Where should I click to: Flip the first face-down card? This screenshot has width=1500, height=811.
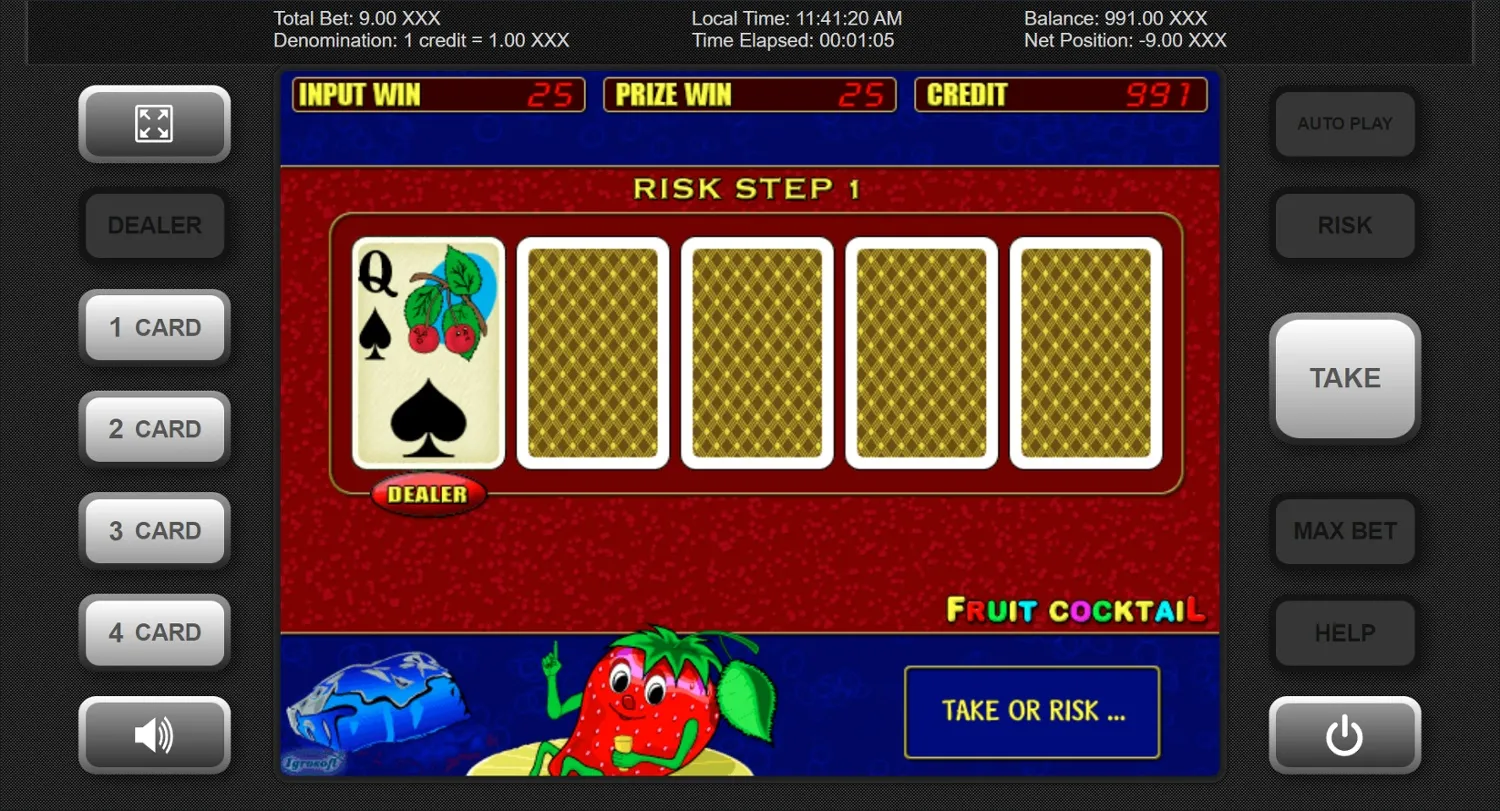pos(592,352)
